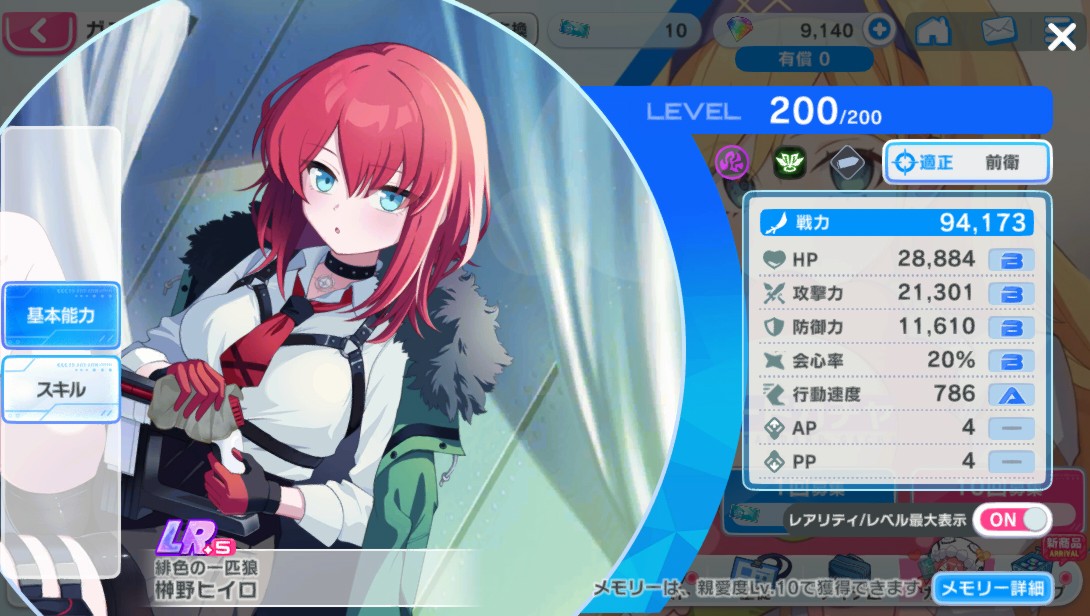Switch to the 基本能力 tab
The image size is (1090, 616).
(x=61, y=315)
